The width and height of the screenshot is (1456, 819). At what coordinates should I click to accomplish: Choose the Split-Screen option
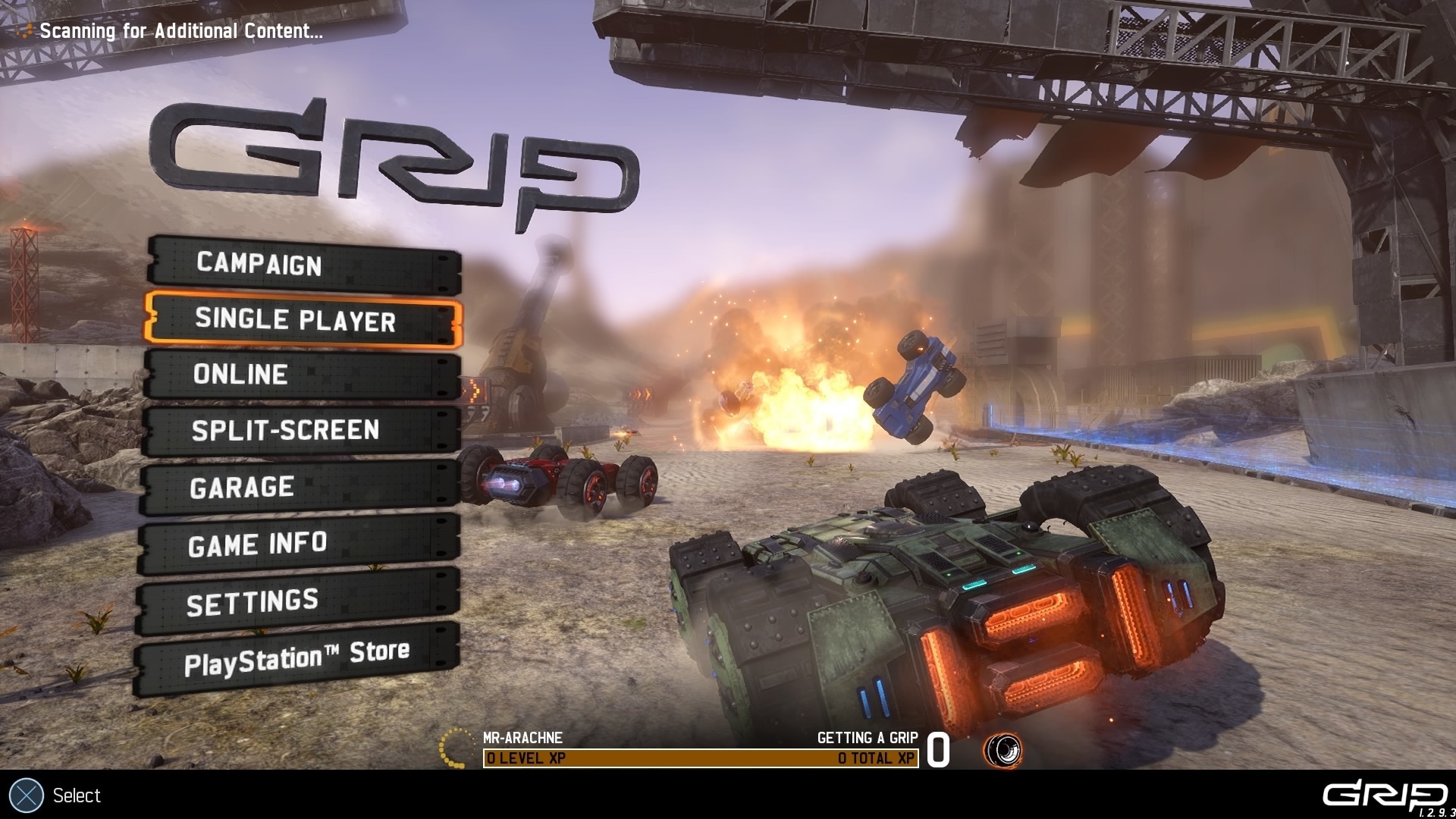click(x=300, y=431)
